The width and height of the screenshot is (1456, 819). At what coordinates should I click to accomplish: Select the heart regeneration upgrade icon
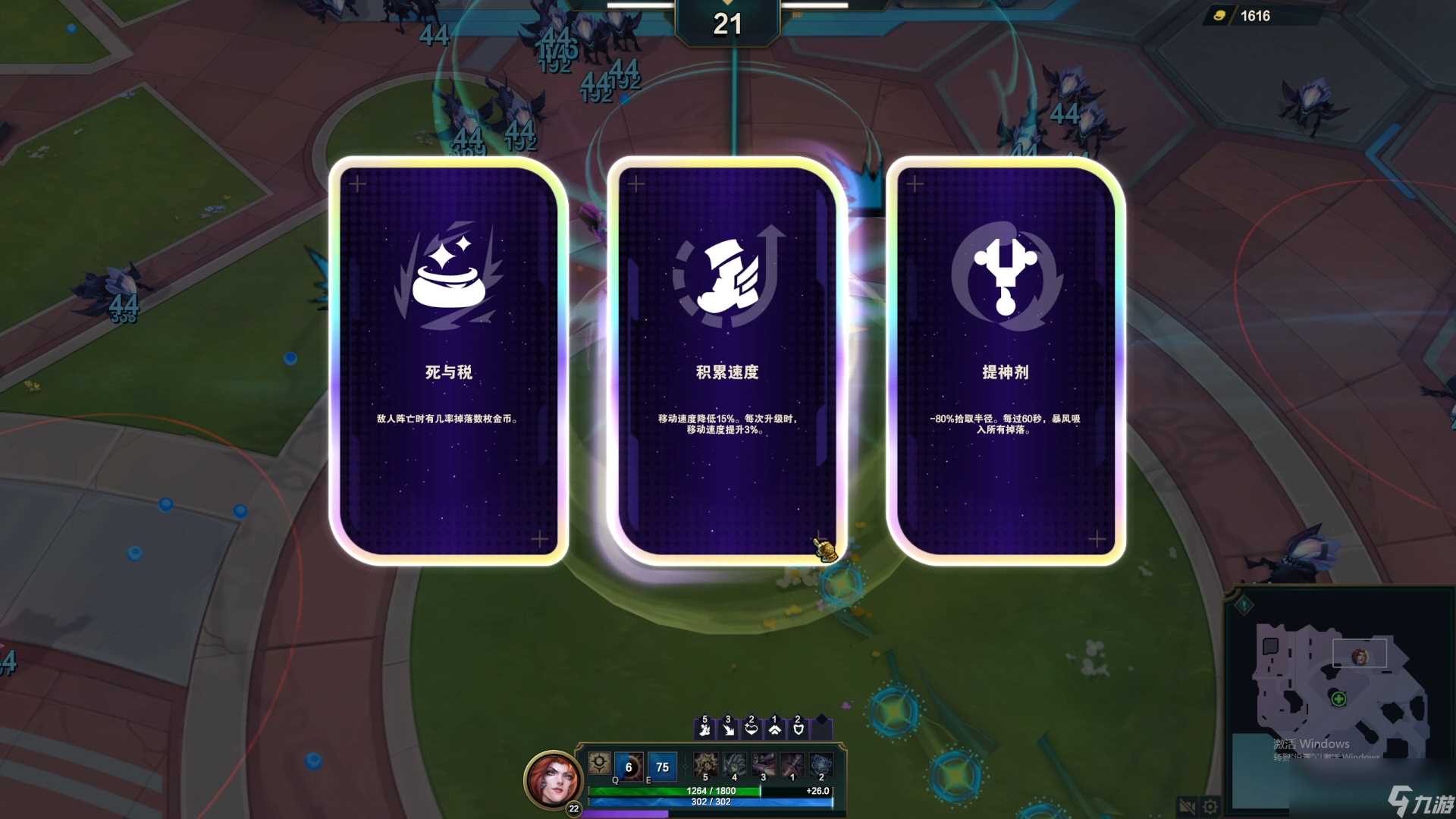pyautogui.click(x=752, y=730)
